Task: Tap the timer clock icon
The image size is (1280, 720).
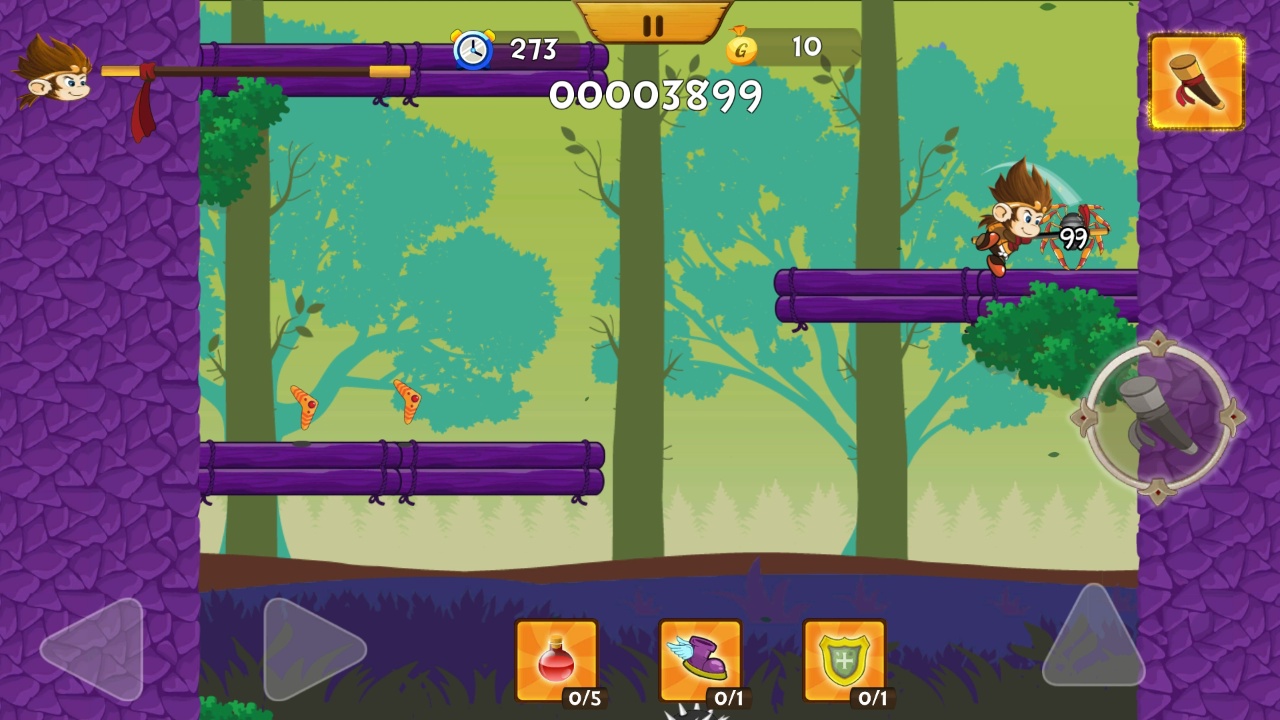Action: 474,49
